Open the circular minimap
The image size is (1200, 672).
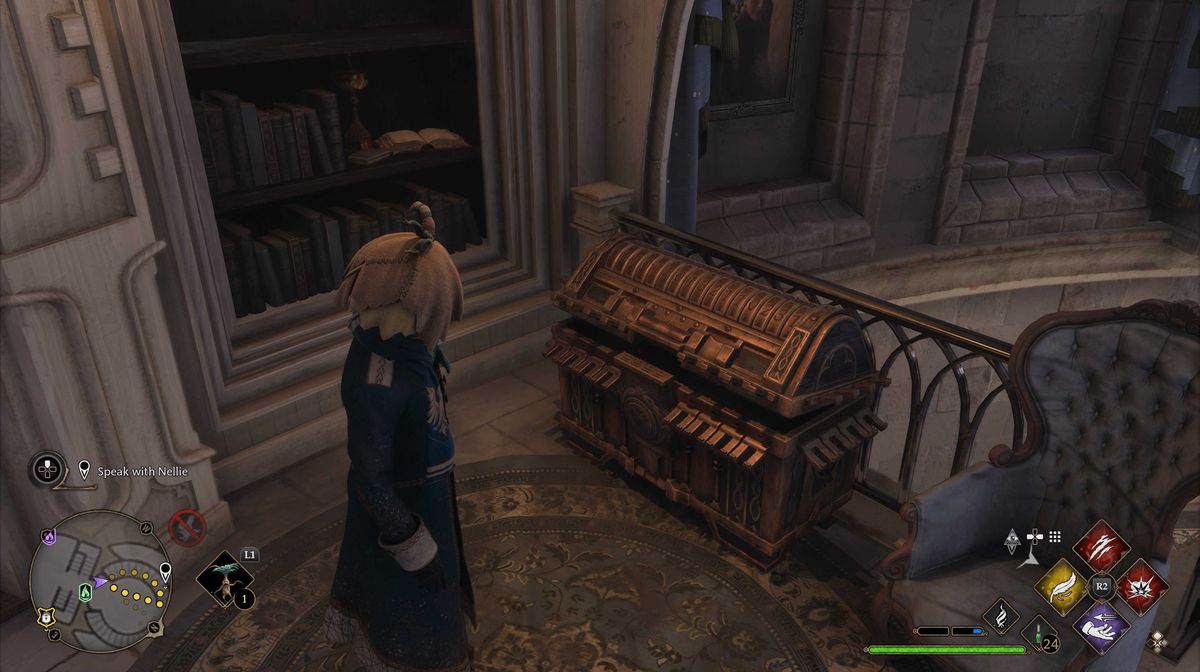tap(99, 579)
